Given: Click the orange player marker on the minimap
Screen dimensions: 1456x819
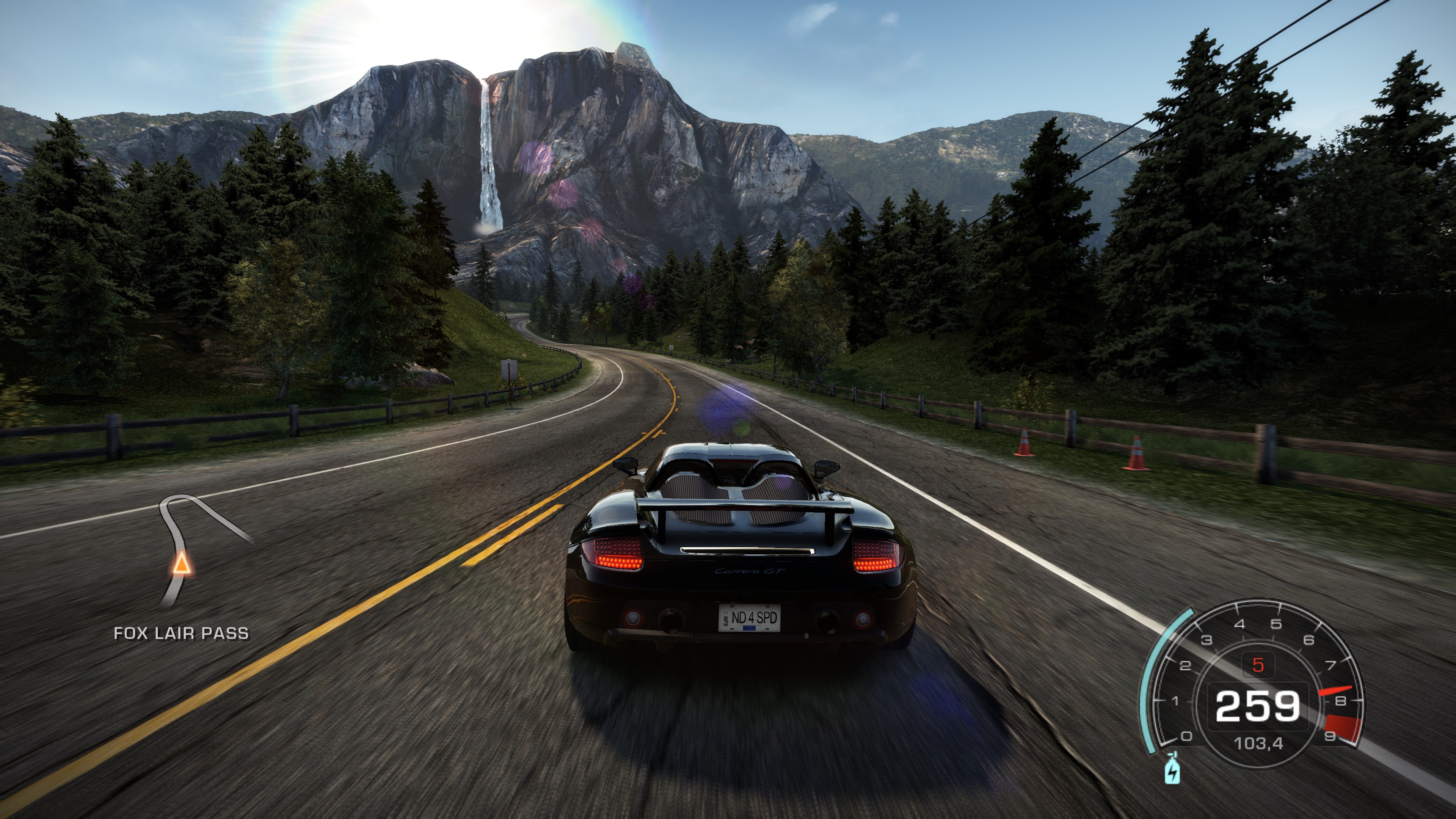Looking at the screenshot, I should click(182, 564).
